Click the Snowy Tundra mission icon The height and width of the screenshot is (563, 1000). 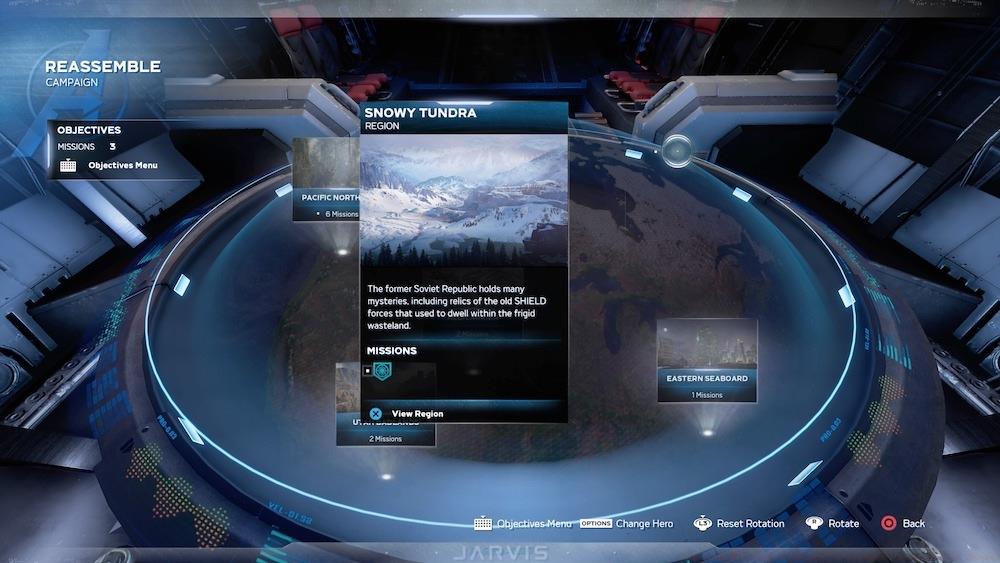382,371
